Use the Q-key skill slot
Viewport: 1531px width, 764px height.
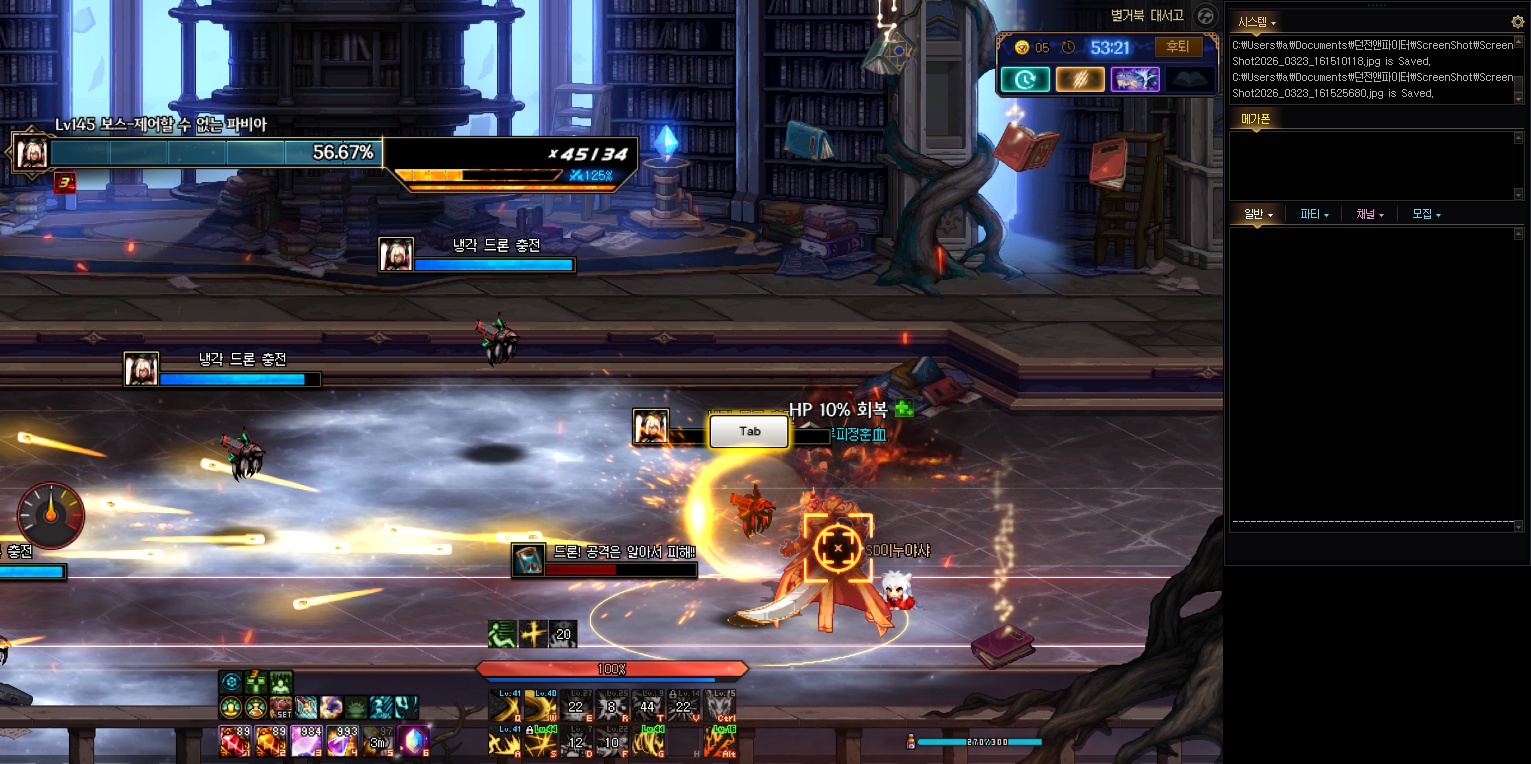pos(505,706)
